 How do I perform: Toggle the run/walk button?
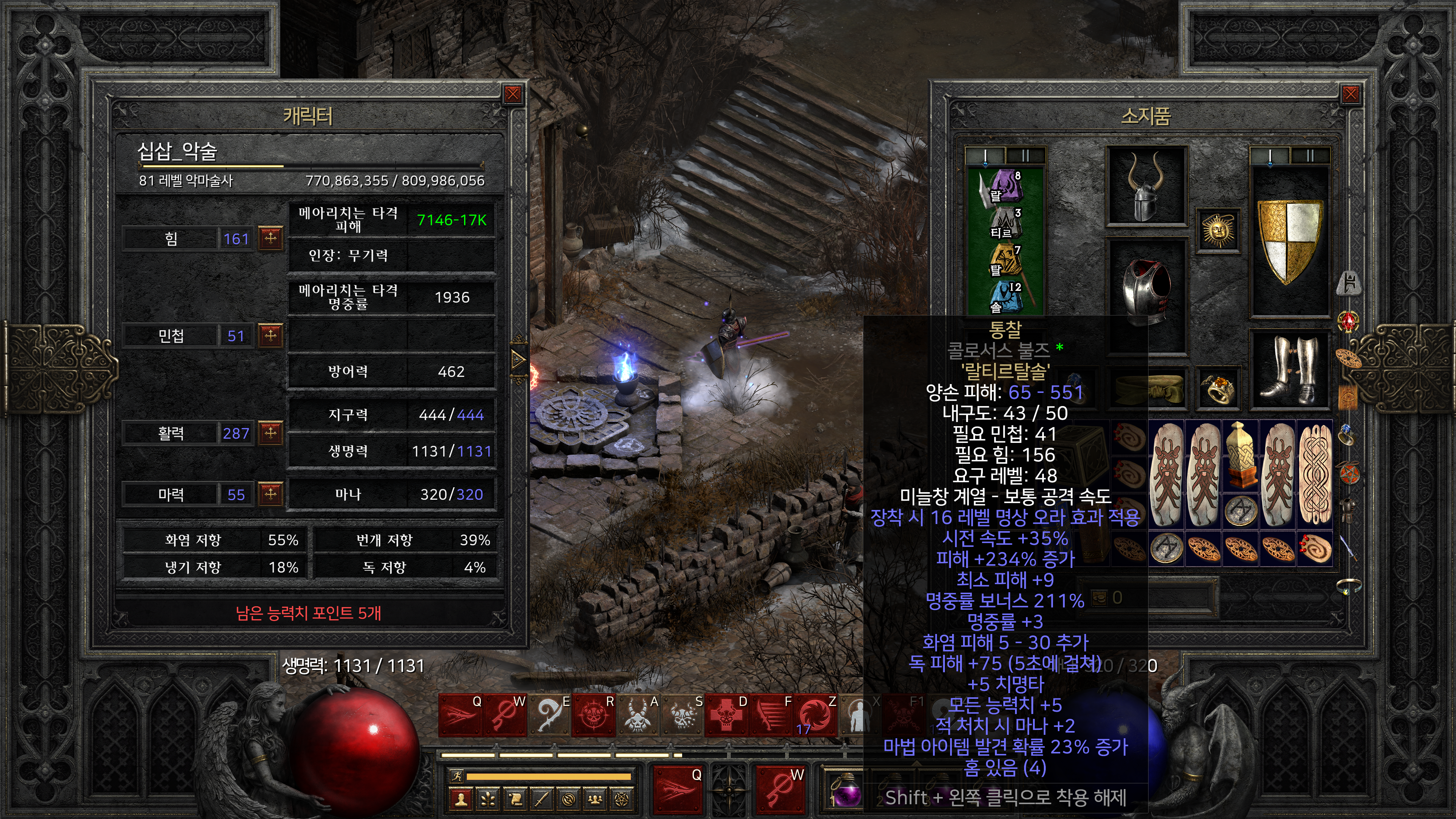pos(456,775)
